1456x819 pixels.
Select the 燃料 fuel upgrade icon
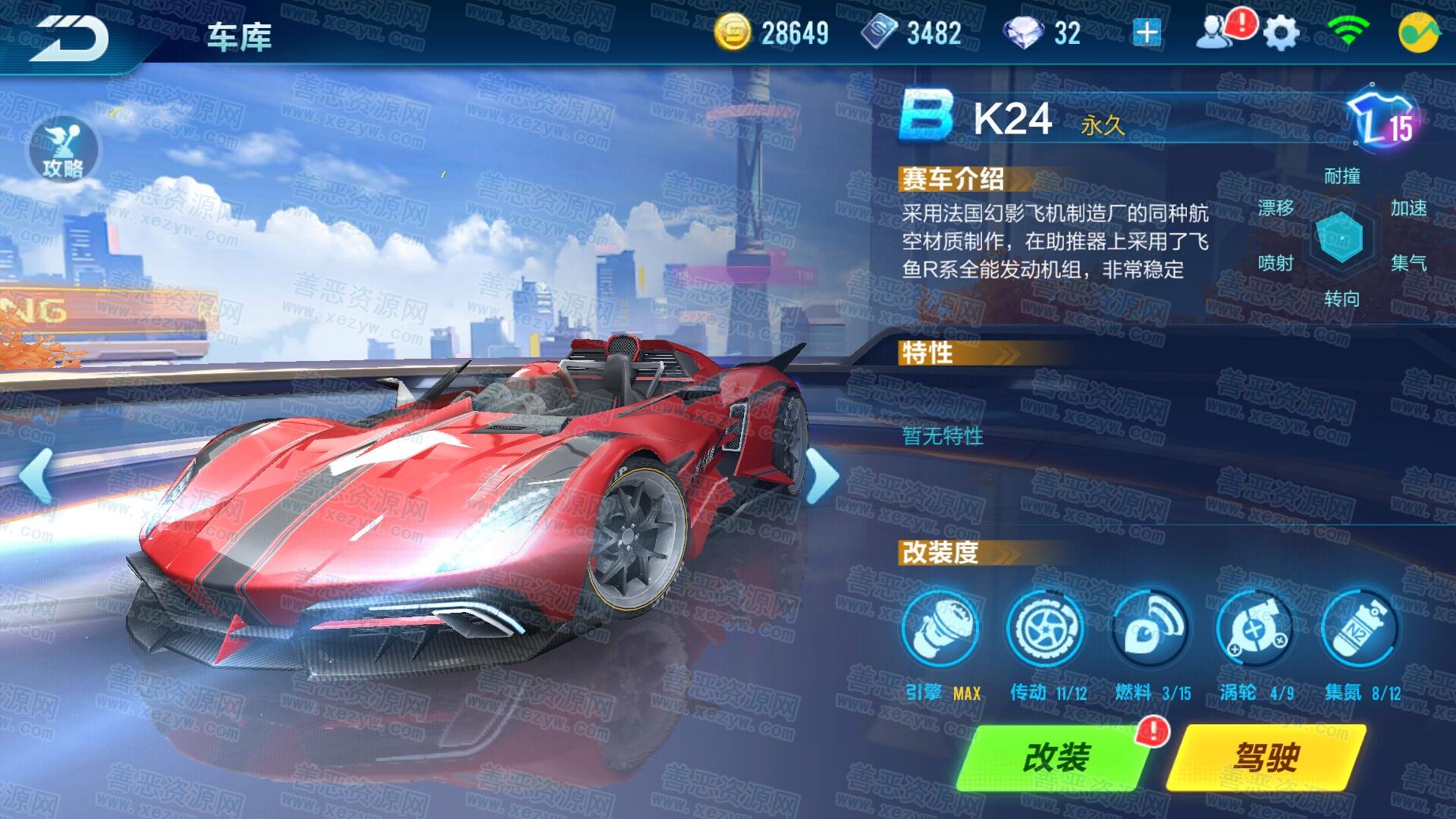(1150, 629)
